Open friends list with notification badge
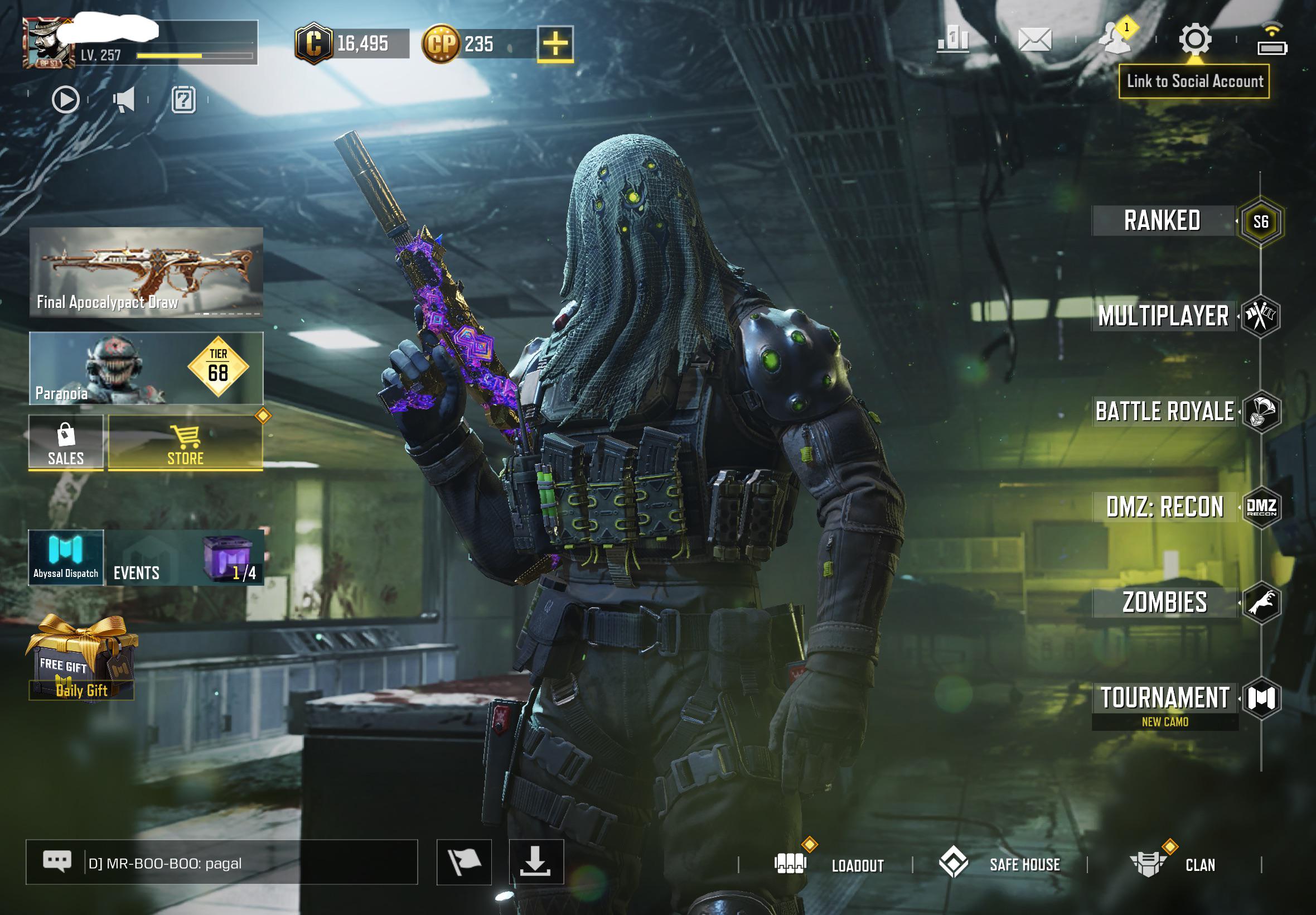The height and width of the screenshot is (915, 1316). [1114, 39]
